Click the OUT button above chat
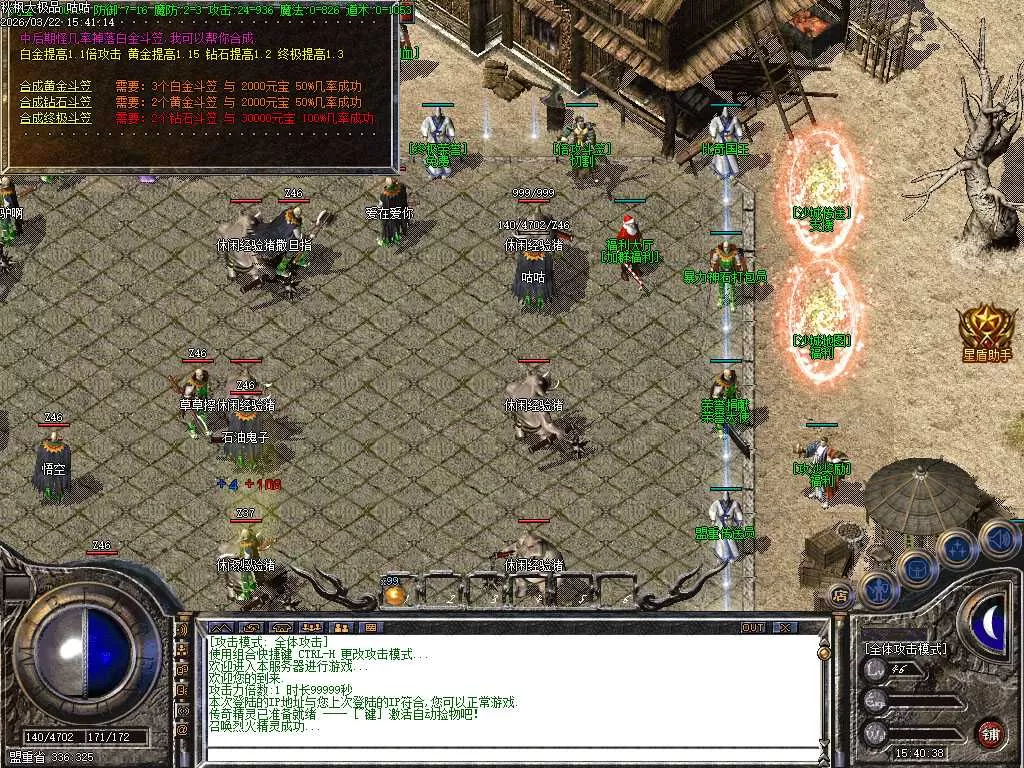This screenshot has width=1024, height=768. tap(753, 627)
